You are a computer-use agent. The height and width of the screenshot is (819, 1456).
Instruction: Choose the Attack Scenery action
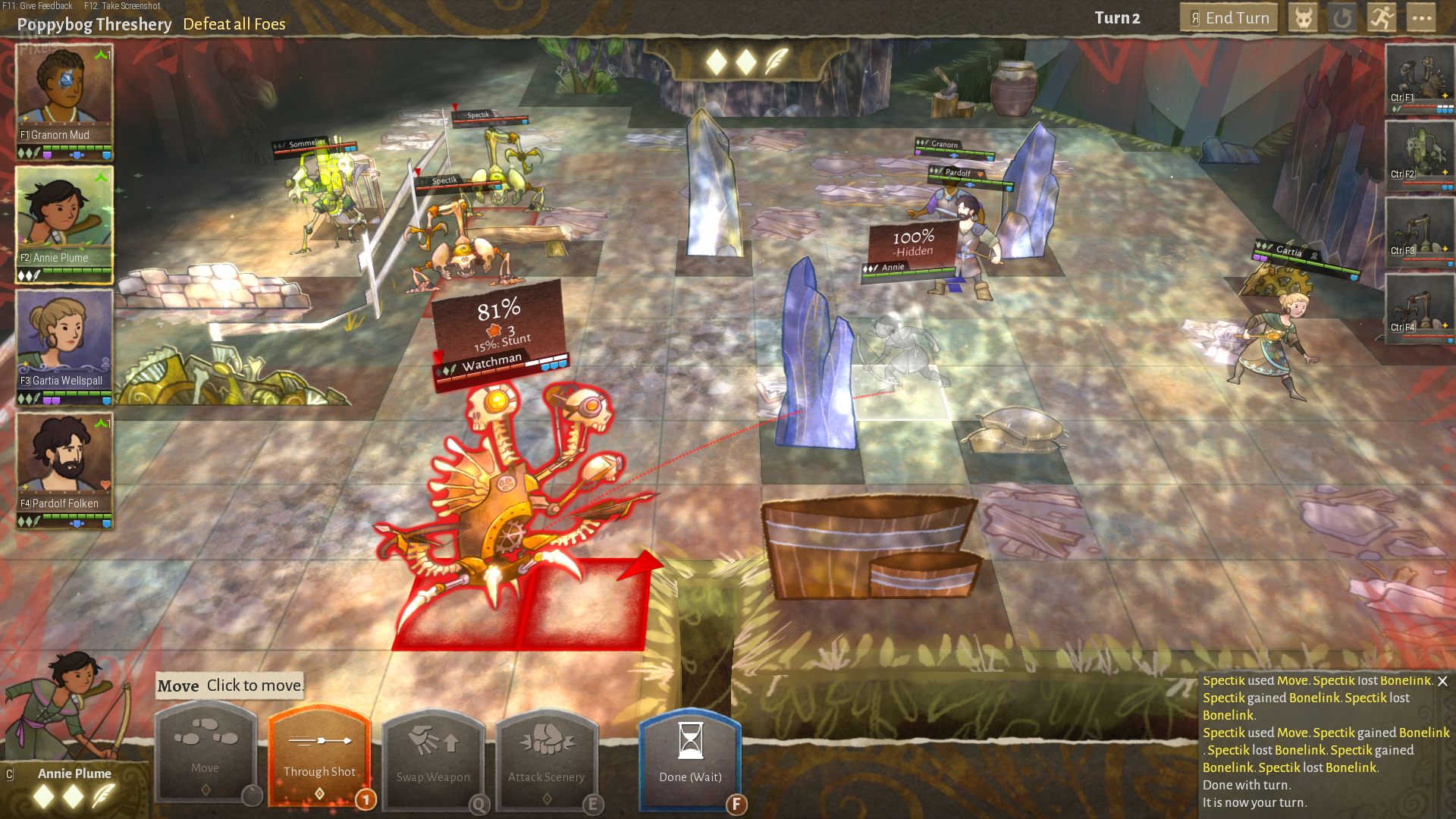[x=547, y=757]
